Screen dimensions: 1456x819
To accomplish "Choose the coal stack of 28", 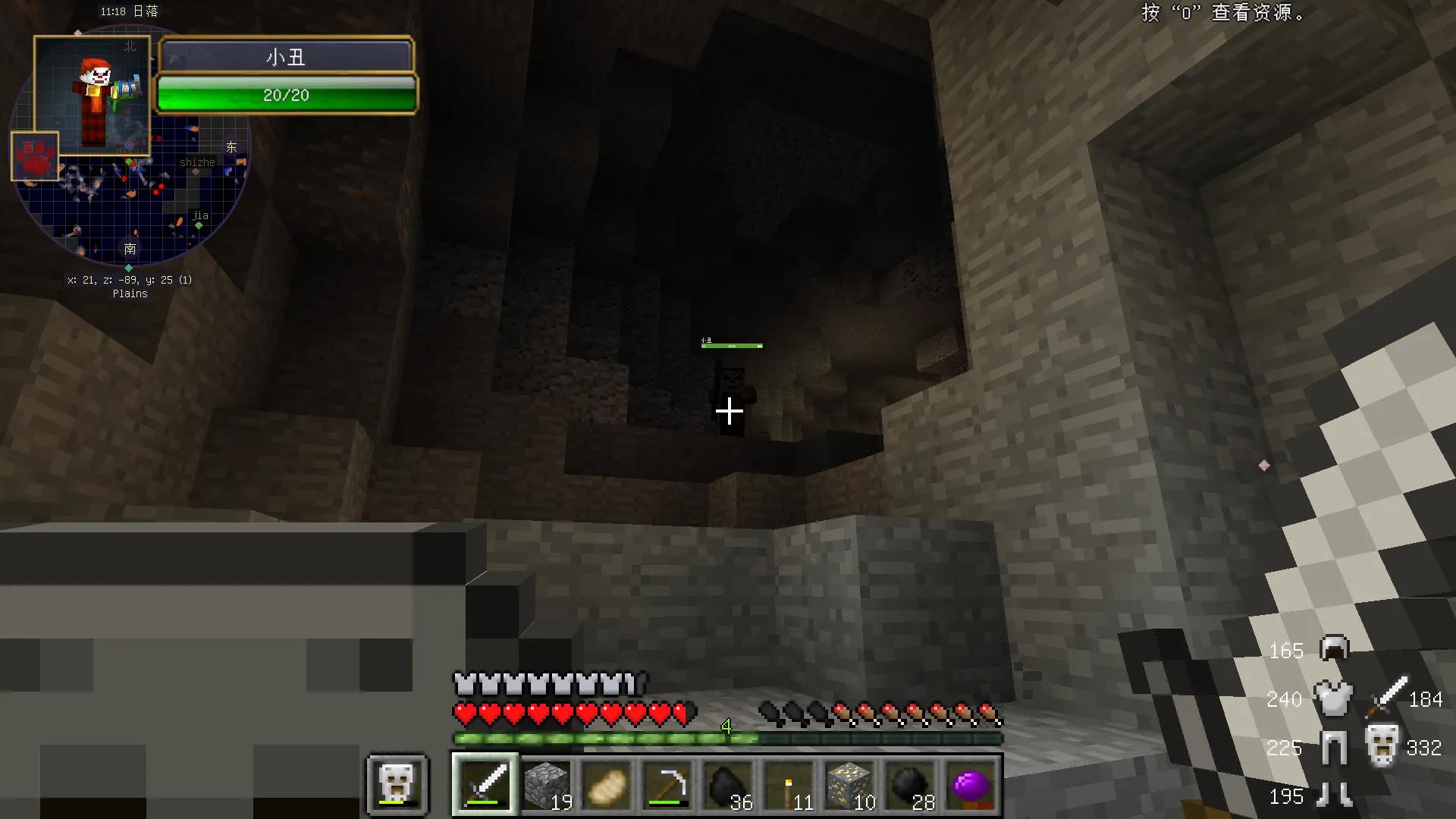I will click(910, 784).
